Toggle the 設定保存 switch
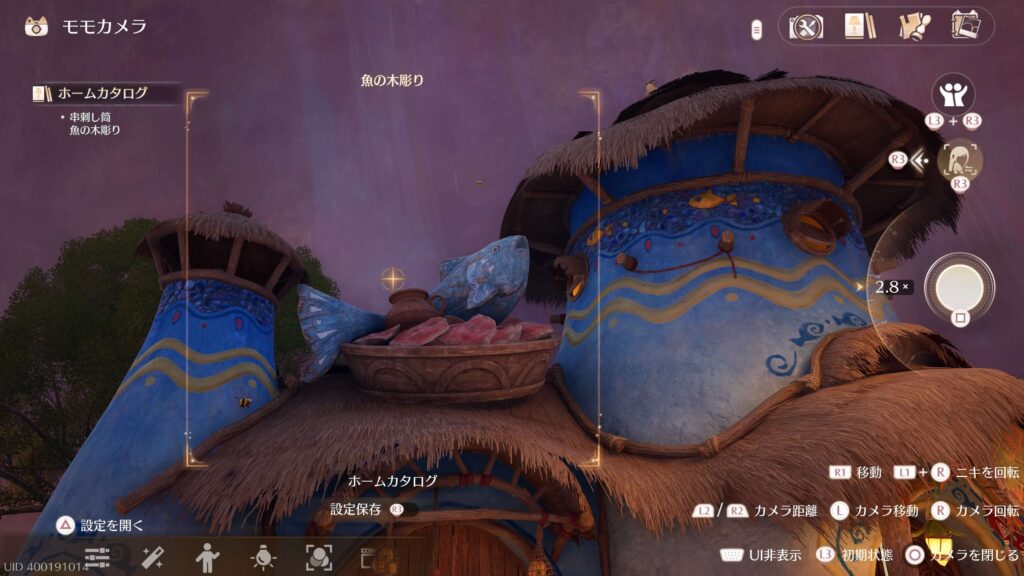The height and width of the screenshot is (576, 1024). [401, 510]
